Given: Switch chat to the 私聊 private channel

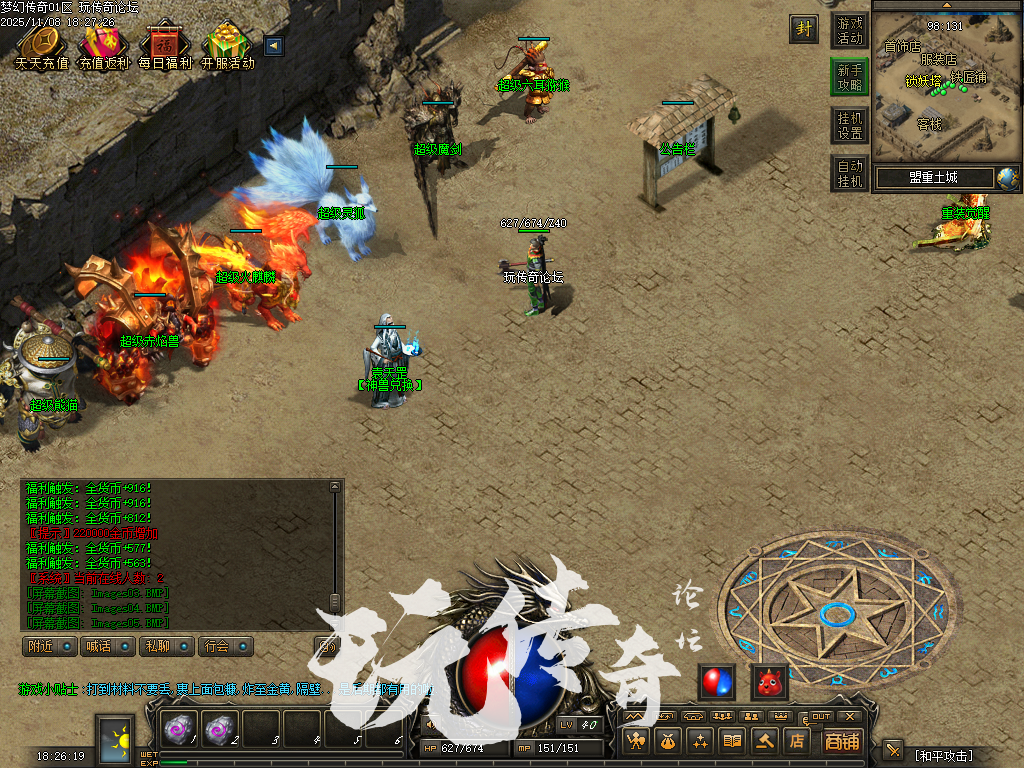Looking at the screenshot, I should (x=165, y=646).
